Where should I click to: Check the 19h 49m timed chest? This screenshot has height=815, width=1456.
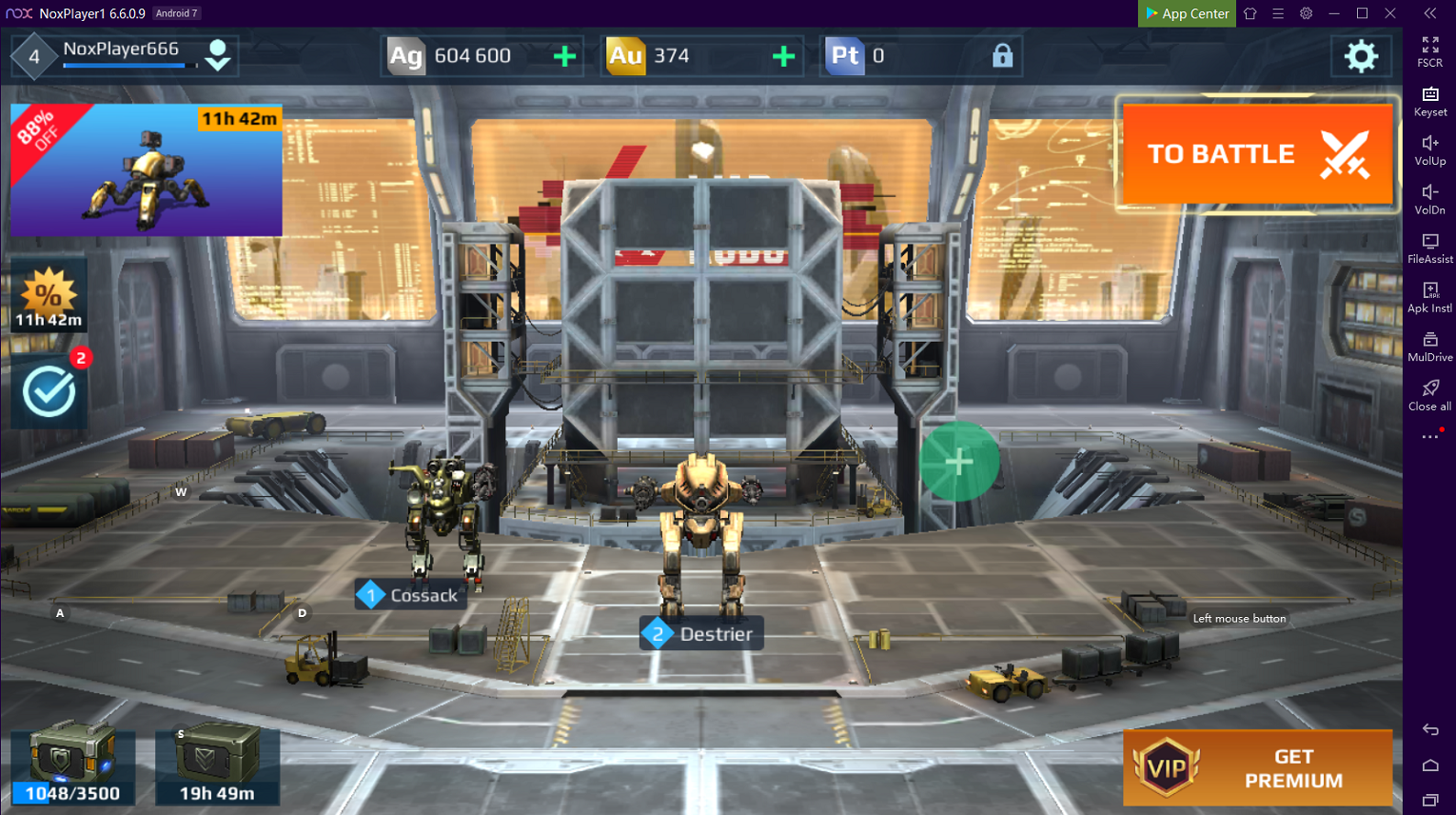pyautogui.click(x=217, y=765)
